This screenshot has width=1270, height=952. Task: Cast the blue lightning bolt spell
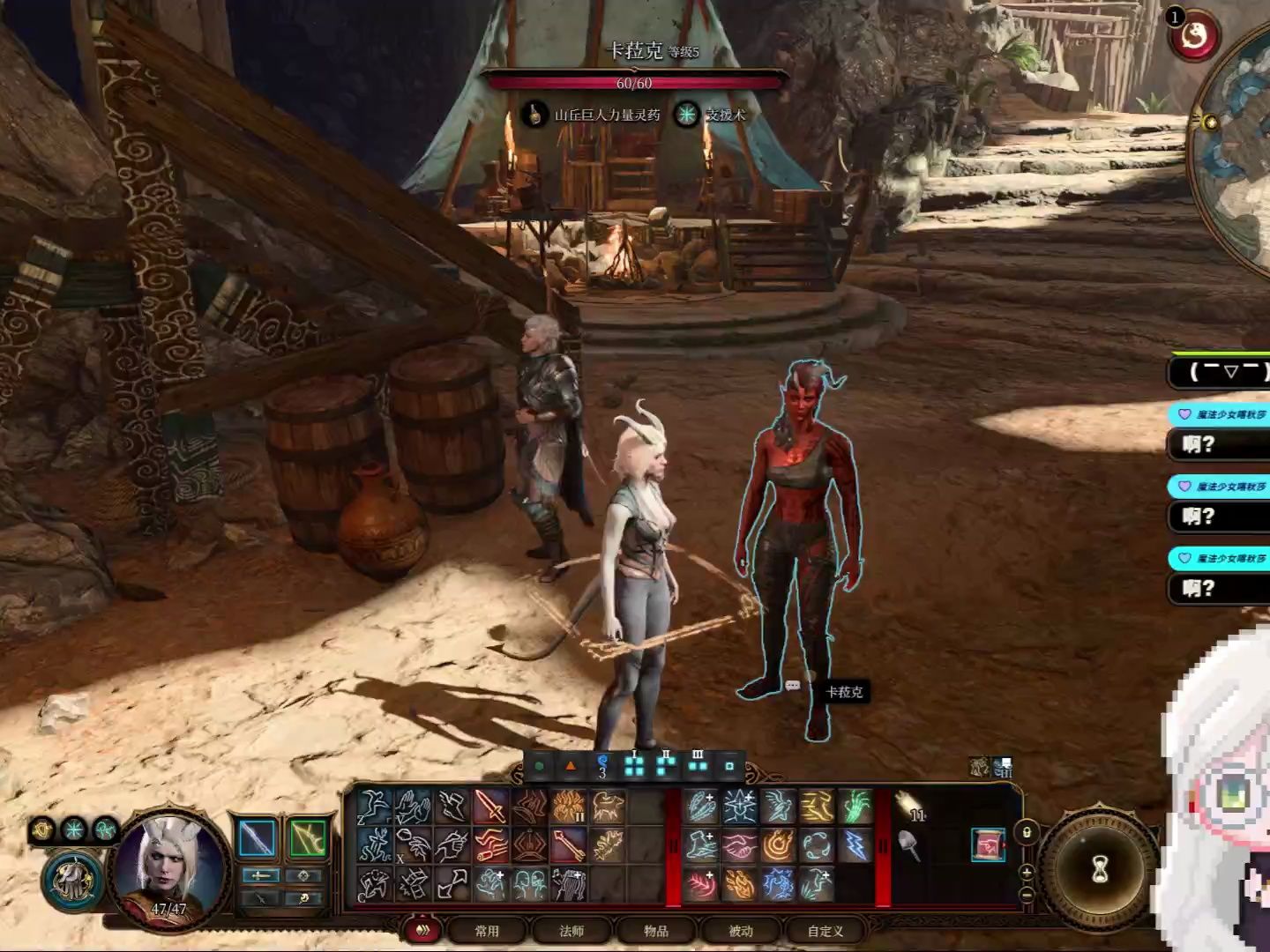(x=855, y=846)
